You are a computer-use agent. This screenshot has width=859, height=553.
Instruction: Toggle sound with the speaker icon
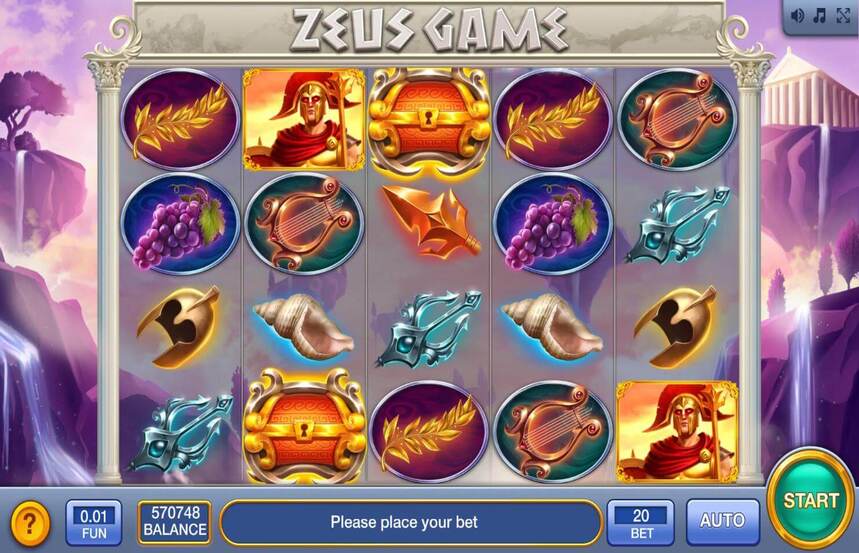pos(798,15)
